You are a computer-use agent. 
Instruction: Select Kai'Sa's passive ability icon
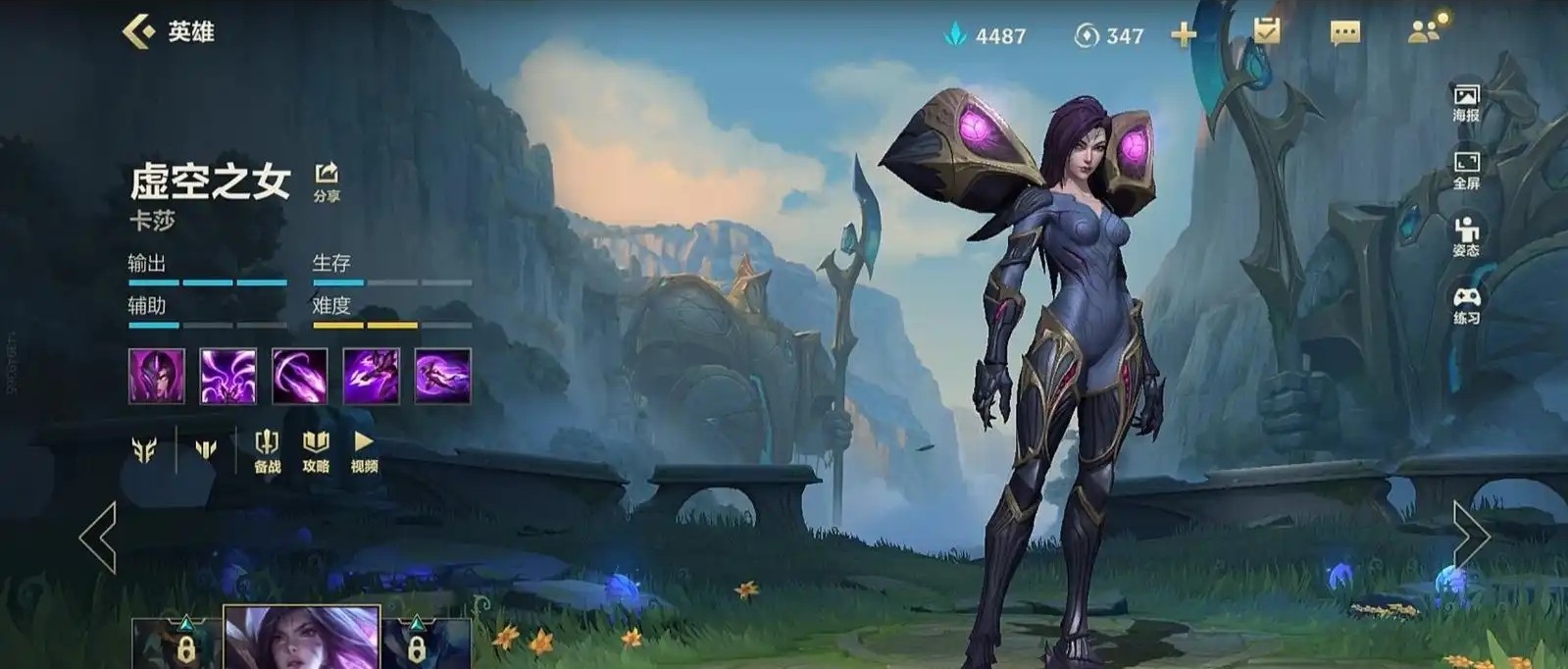click(157, 376)
